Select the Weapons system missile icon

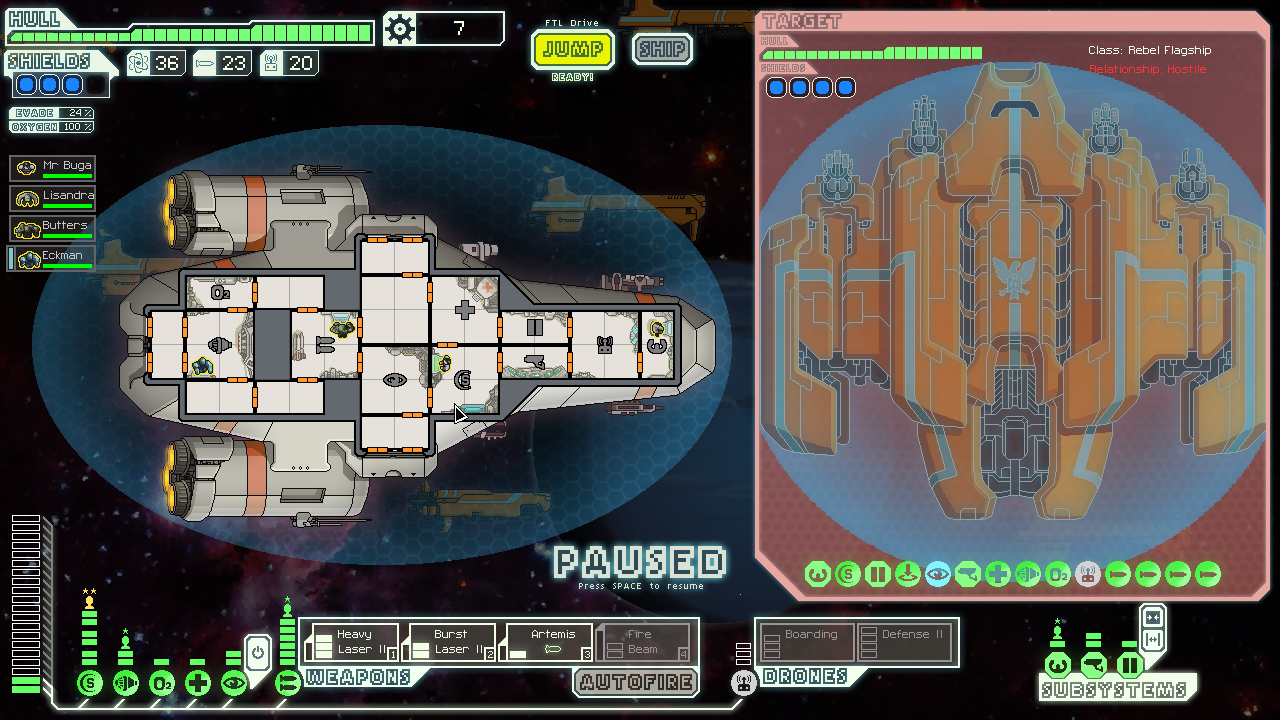click(289, 685)
